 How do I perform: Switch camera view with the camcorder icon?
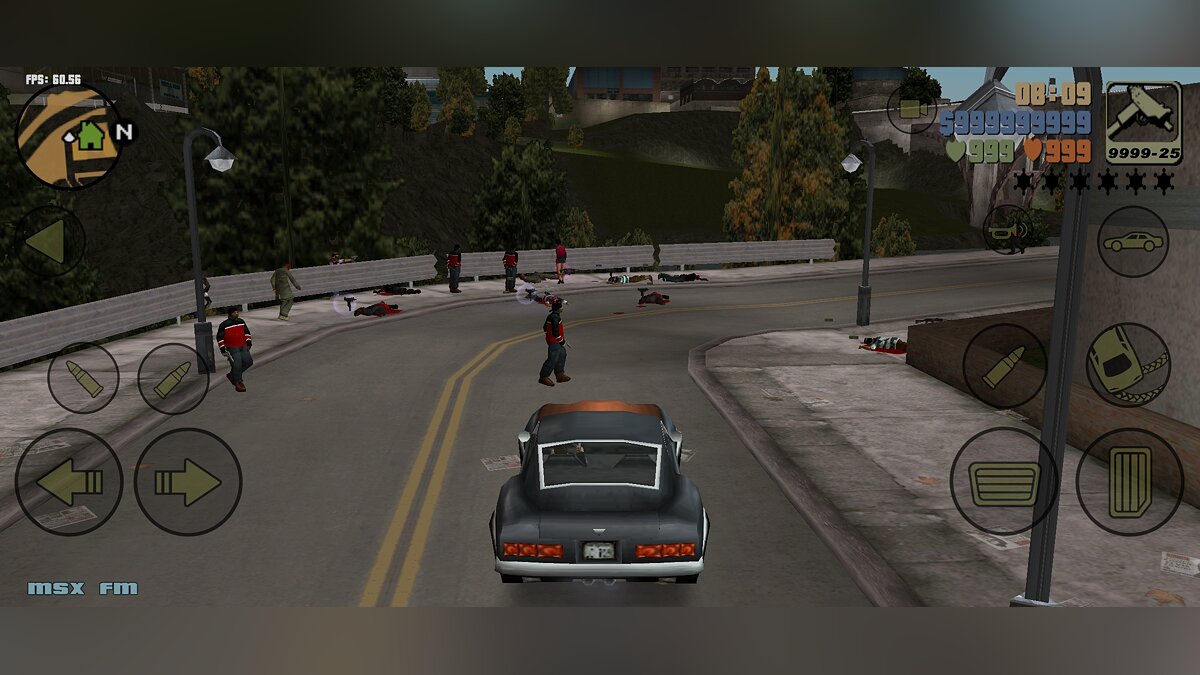(x=911, y=108)
